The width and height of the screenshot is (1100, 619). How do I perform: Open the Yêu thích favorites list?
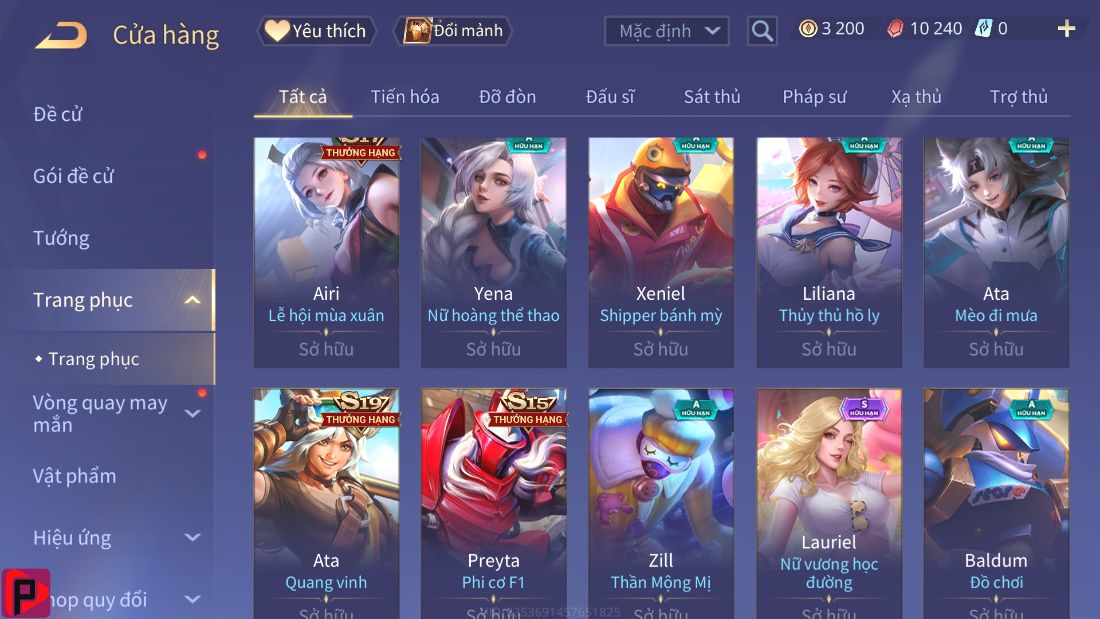tap(317, 31)
